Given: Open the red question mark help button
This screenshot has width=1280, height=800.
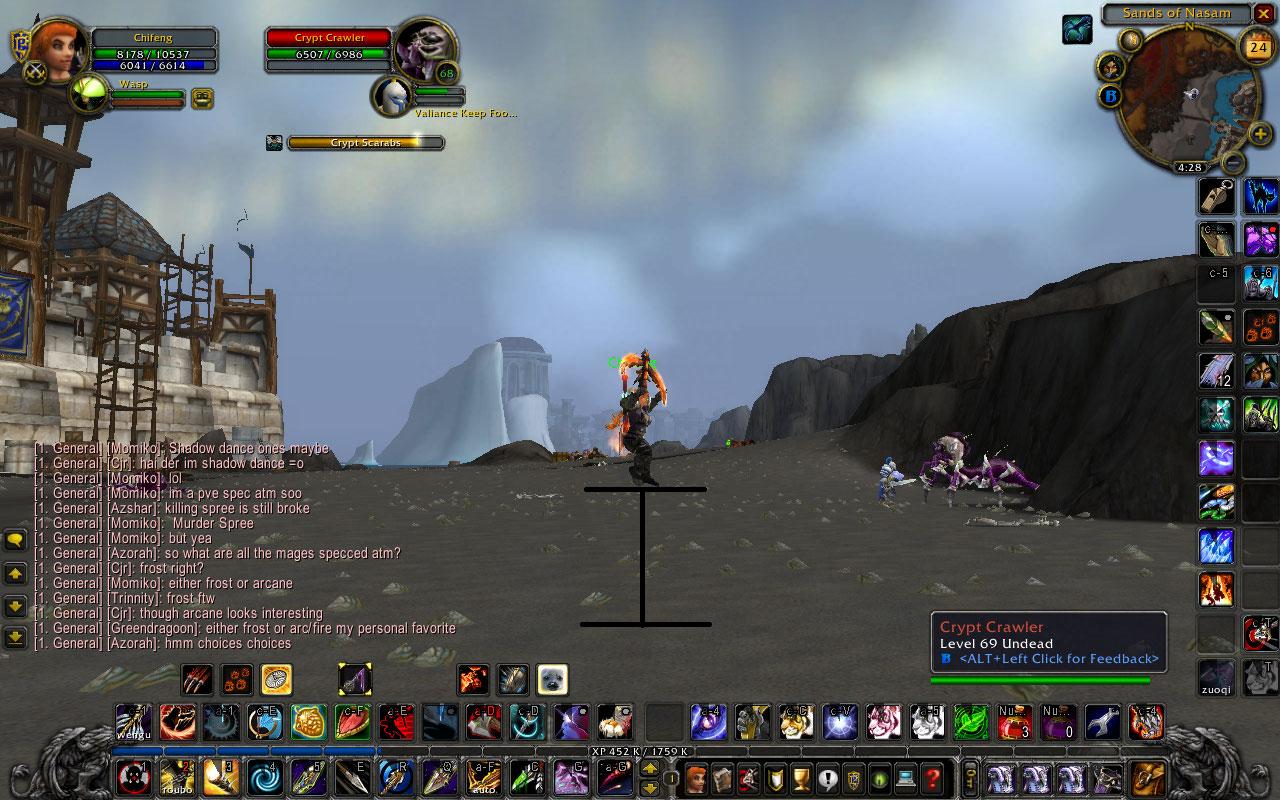Looking at the screenshot, I should pyautogui.click(x=932, y=777).
